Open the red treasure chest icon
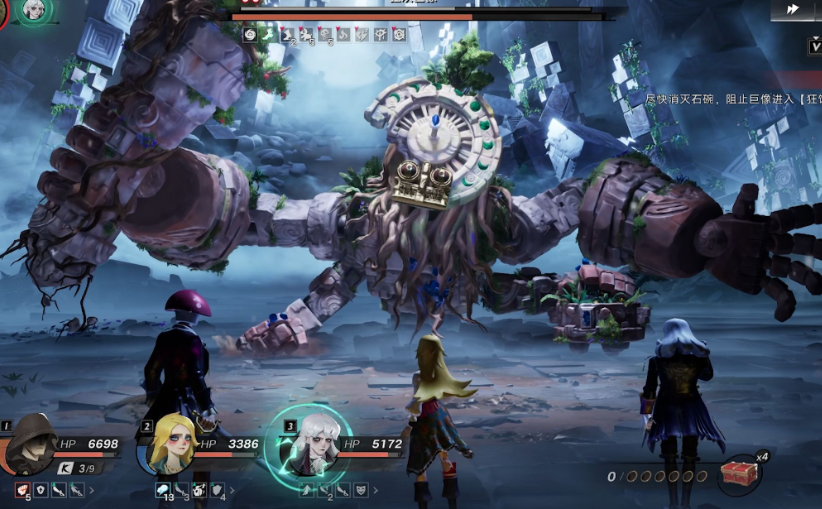The image size is (822, 509). (x=741, y=473)
